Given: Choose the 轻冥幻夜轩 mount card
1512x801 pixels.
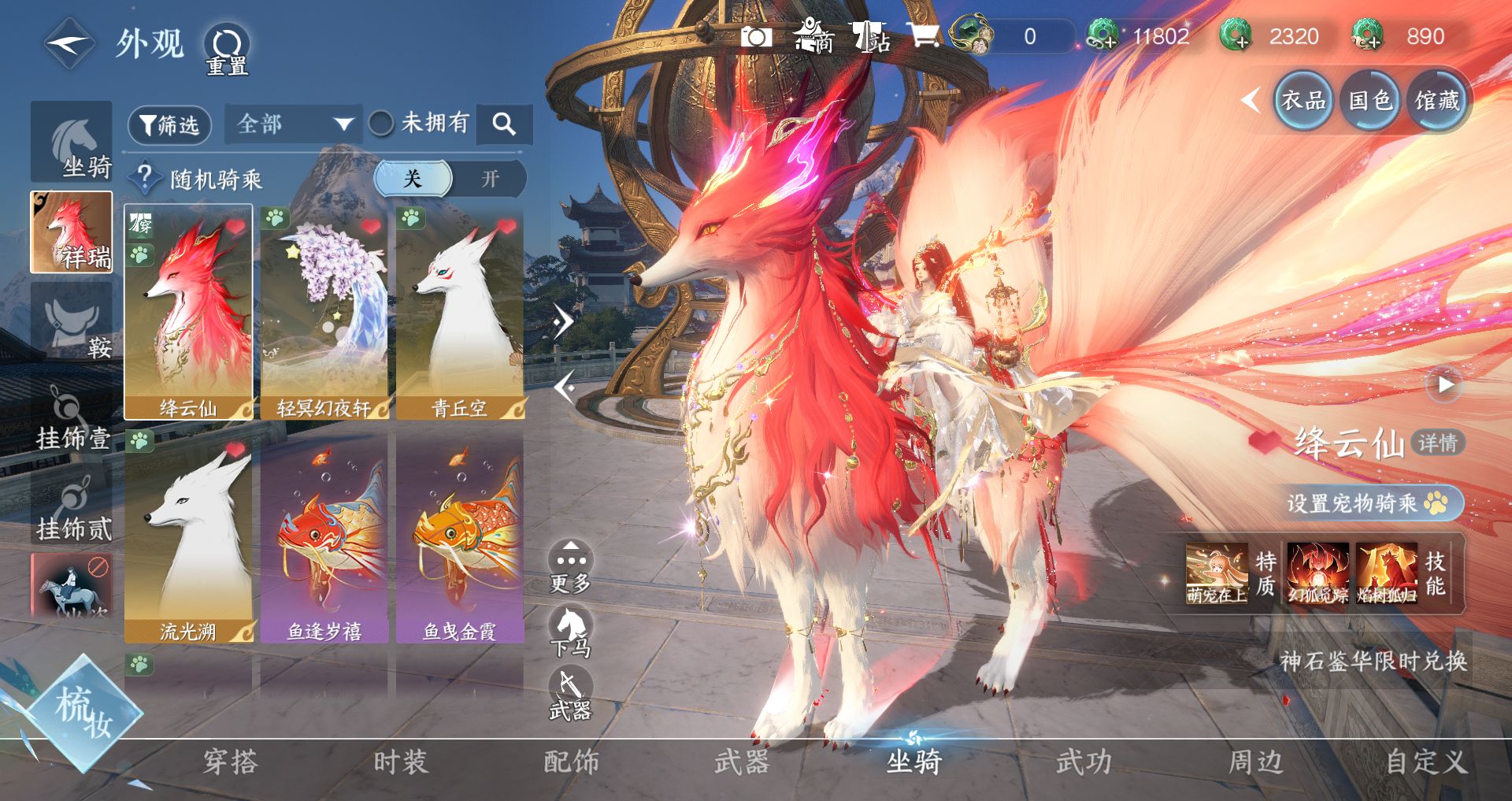Looking at the screenshot, I should tap(324, 313).
